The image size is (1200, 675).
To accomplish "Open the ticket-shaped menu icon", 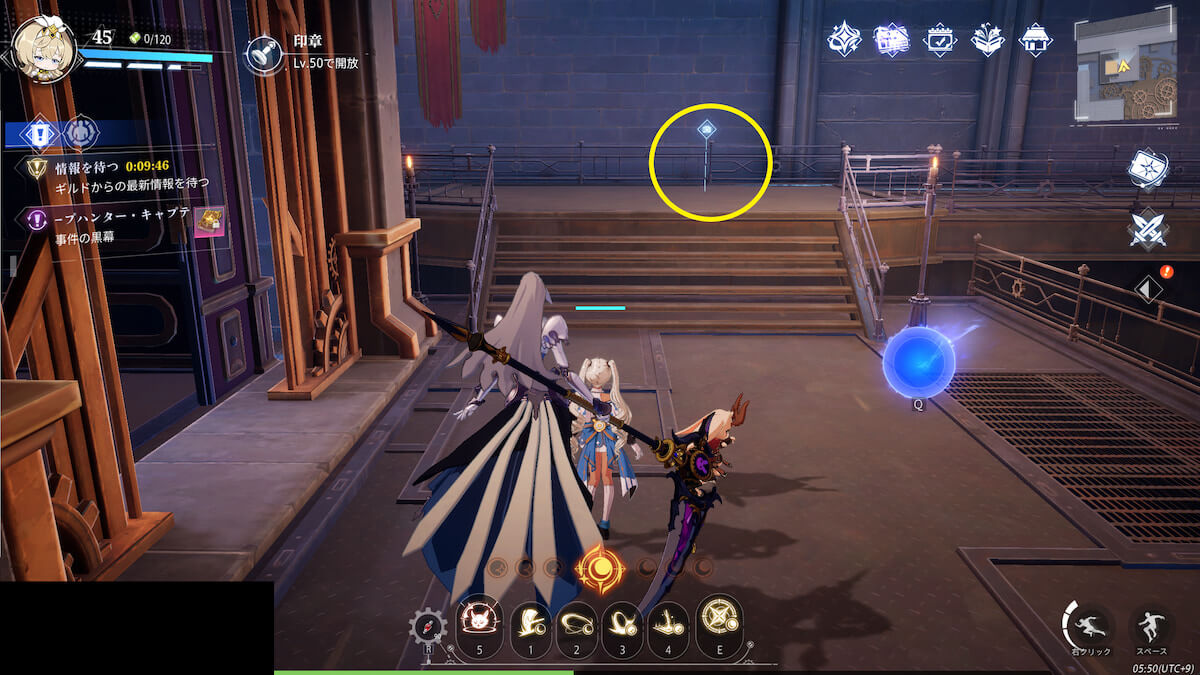I will 891,40.
